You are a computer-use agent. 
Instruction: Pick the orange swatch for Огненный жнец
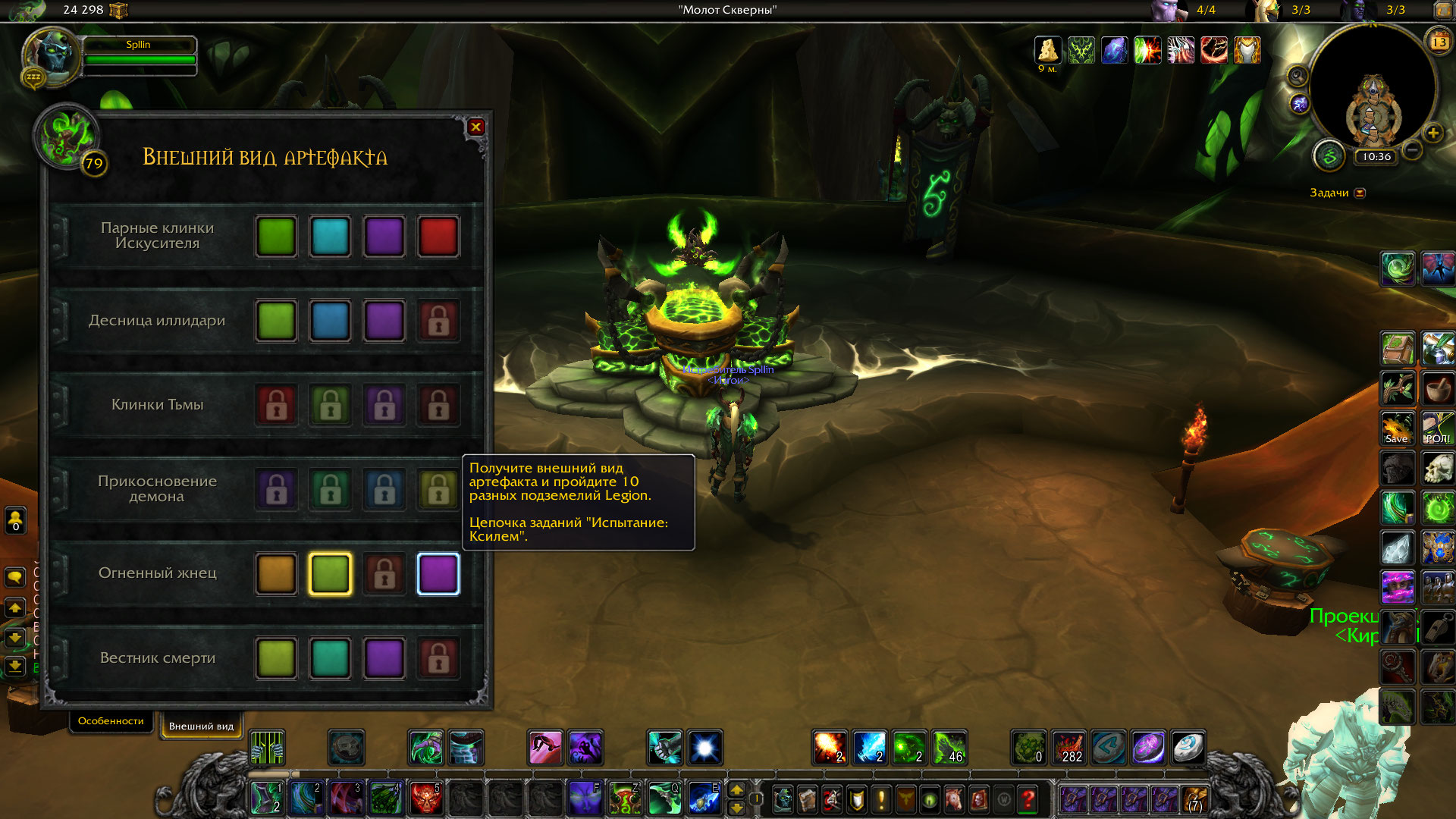coord(276,573)
